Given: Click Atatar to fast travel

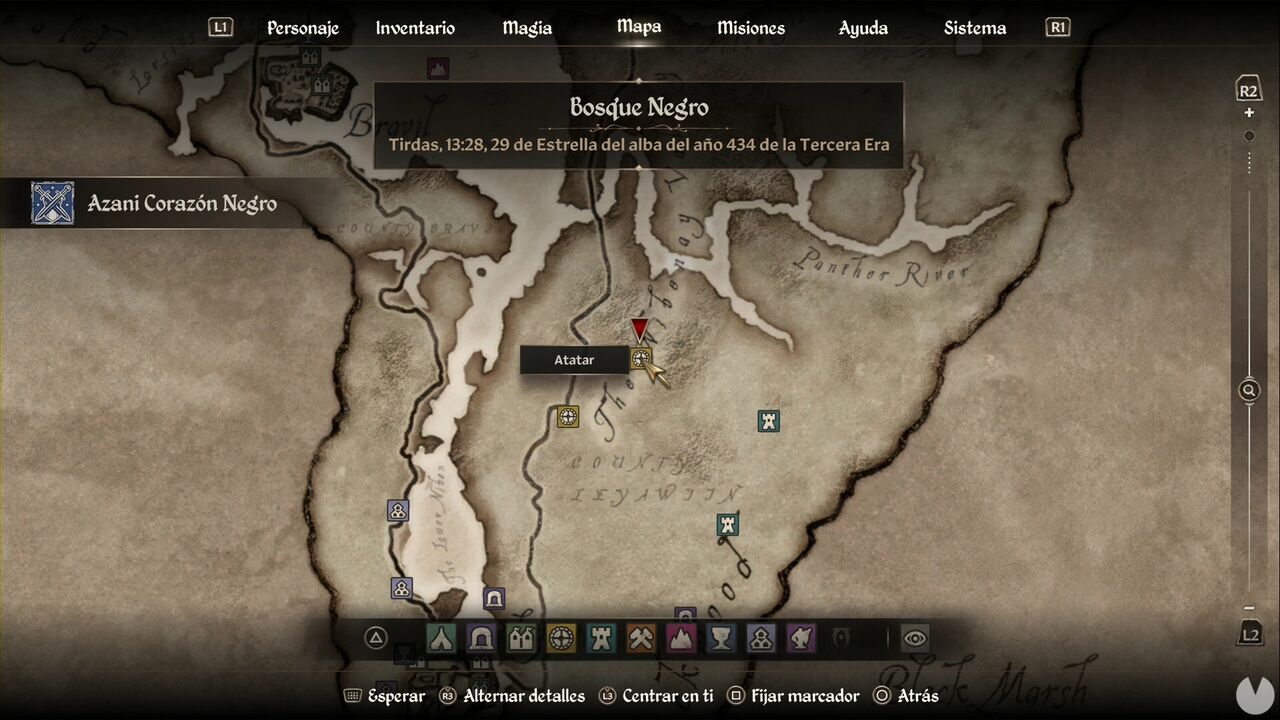Looking at the screenshot, I should pos(575,359).
